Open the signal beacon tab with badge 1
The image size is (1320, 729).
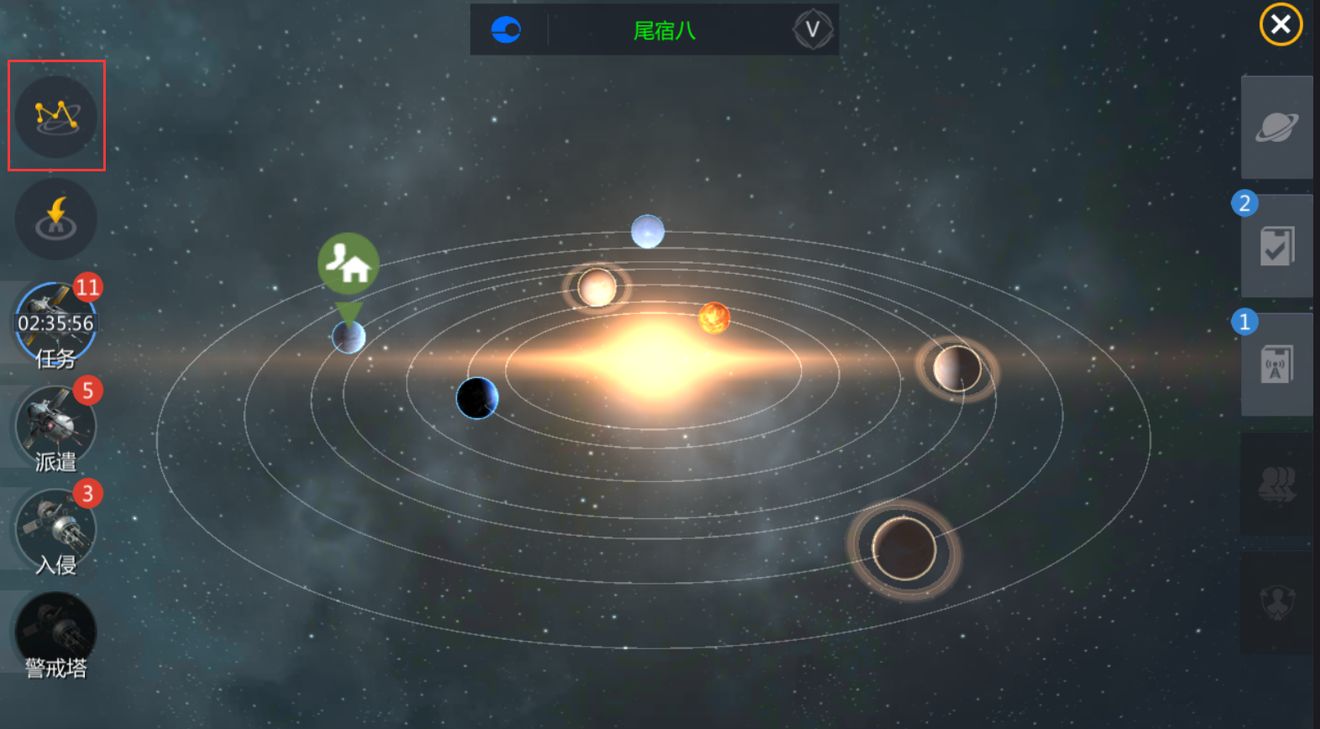1276,364
